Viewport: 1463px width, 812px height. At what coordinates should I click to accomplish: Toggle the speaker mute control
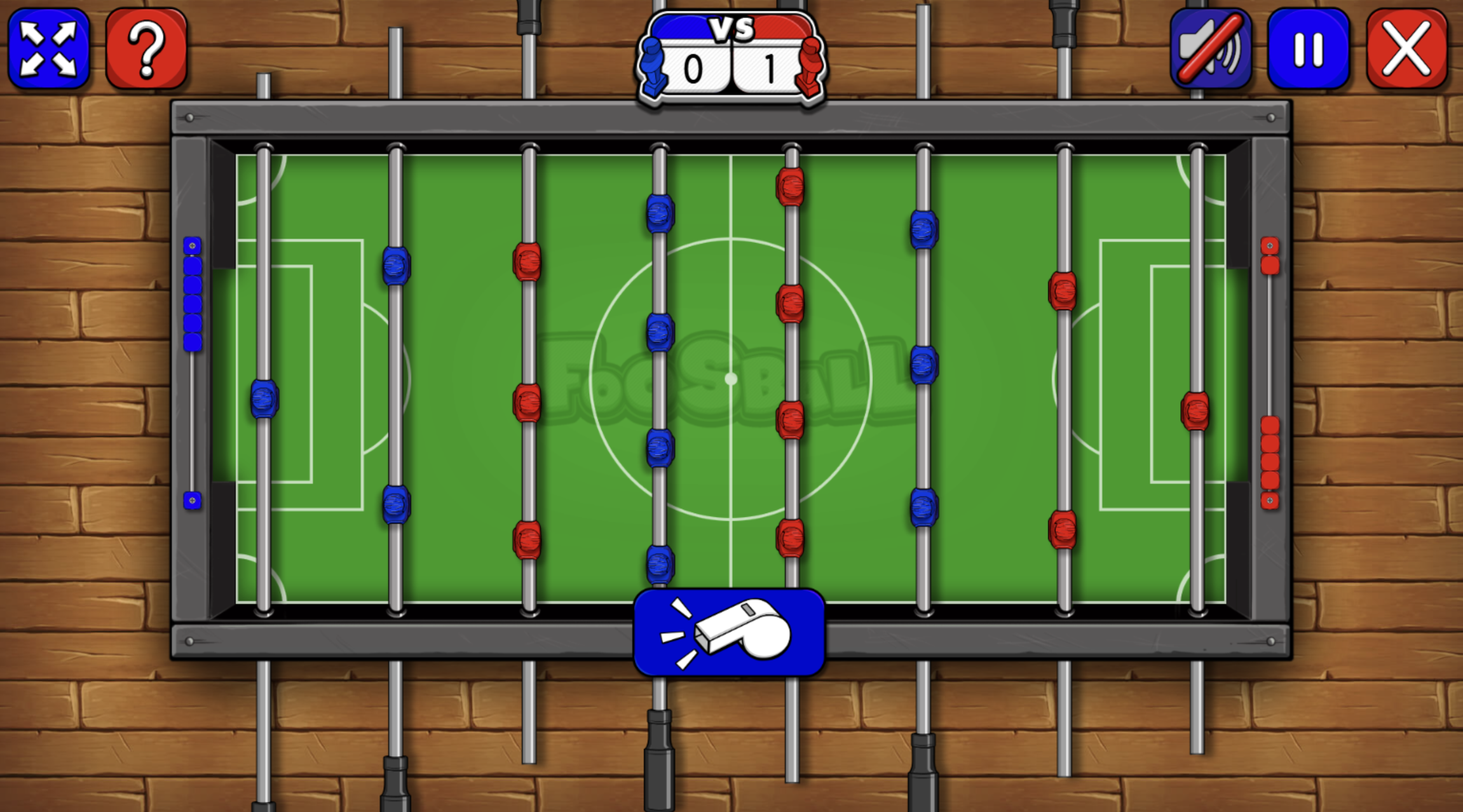coord(1209,50)
